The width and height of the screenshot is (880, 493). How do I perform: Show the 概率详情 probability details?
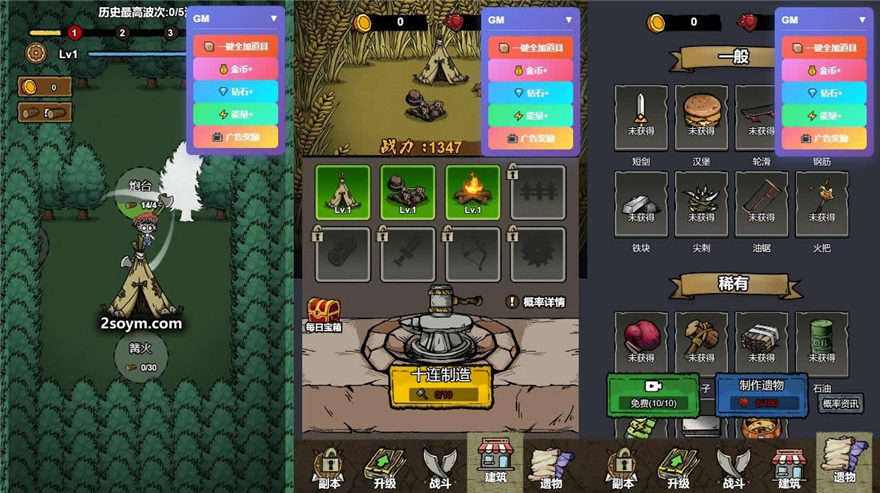(536, 302)
